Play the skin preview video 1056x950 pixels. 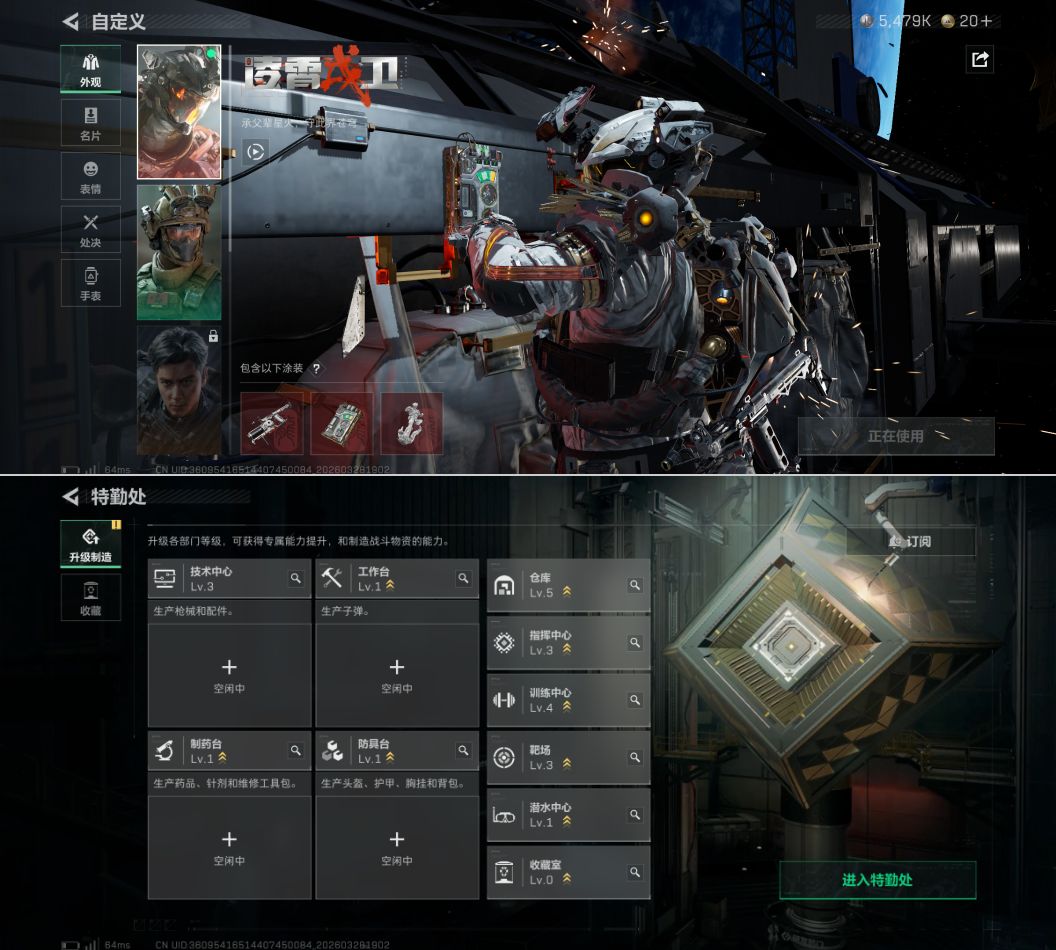(256, 152)
